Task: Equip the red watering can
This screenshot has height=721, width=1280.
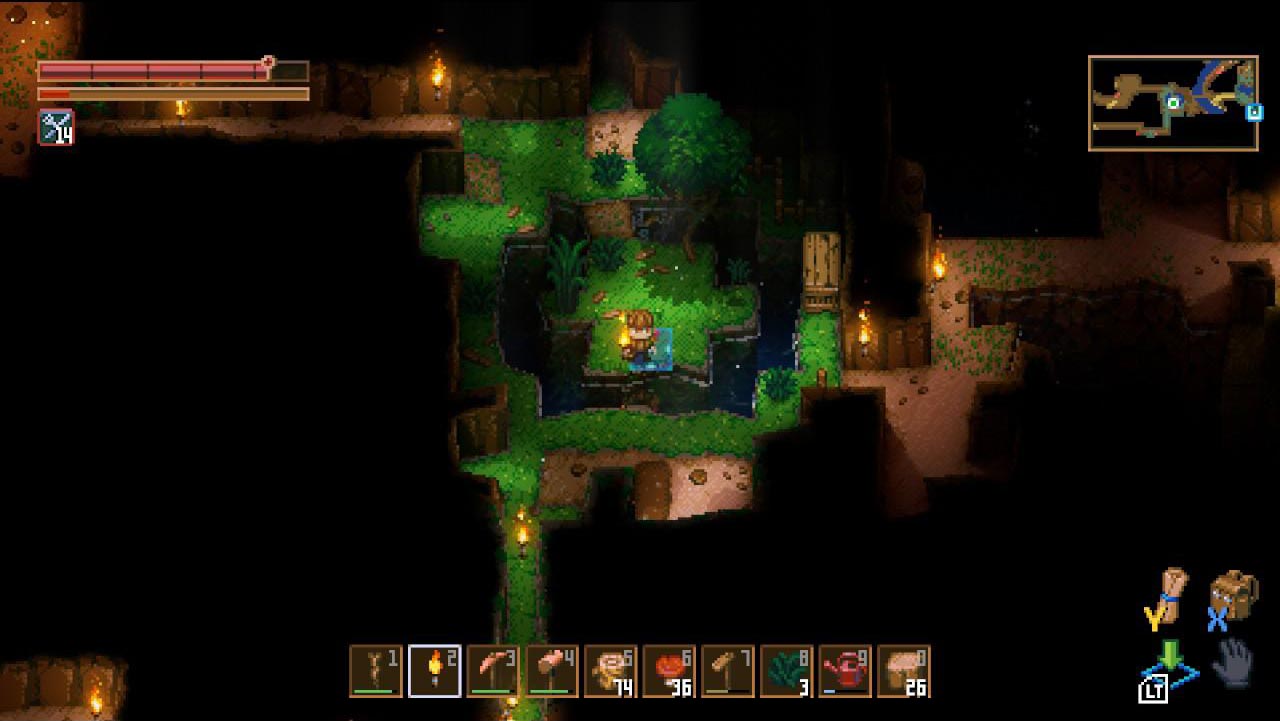Action: pos(845,670)
